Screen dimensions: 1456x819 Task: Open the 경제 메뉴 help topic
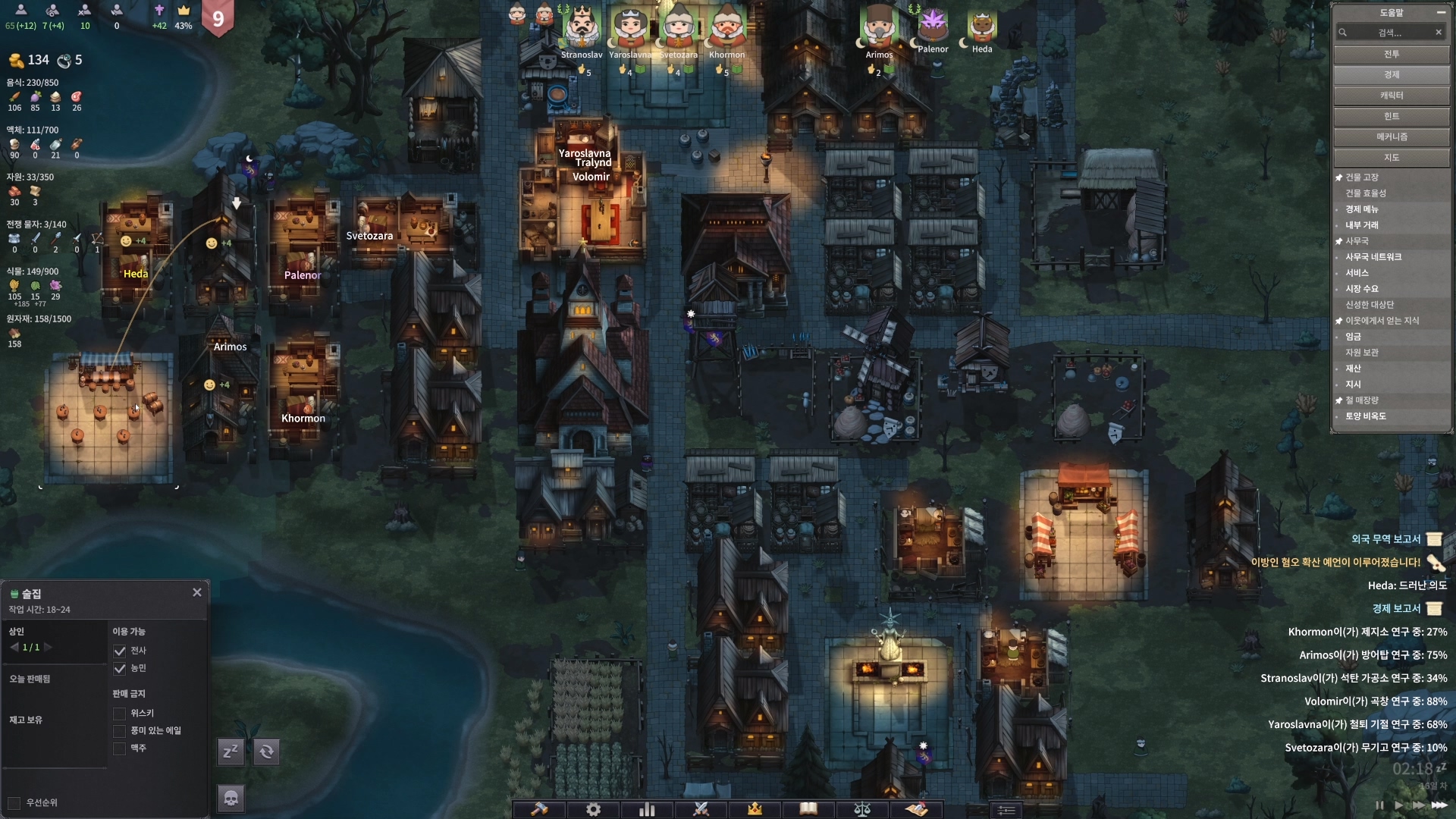pyautogui.click(x=1362, y=209)
